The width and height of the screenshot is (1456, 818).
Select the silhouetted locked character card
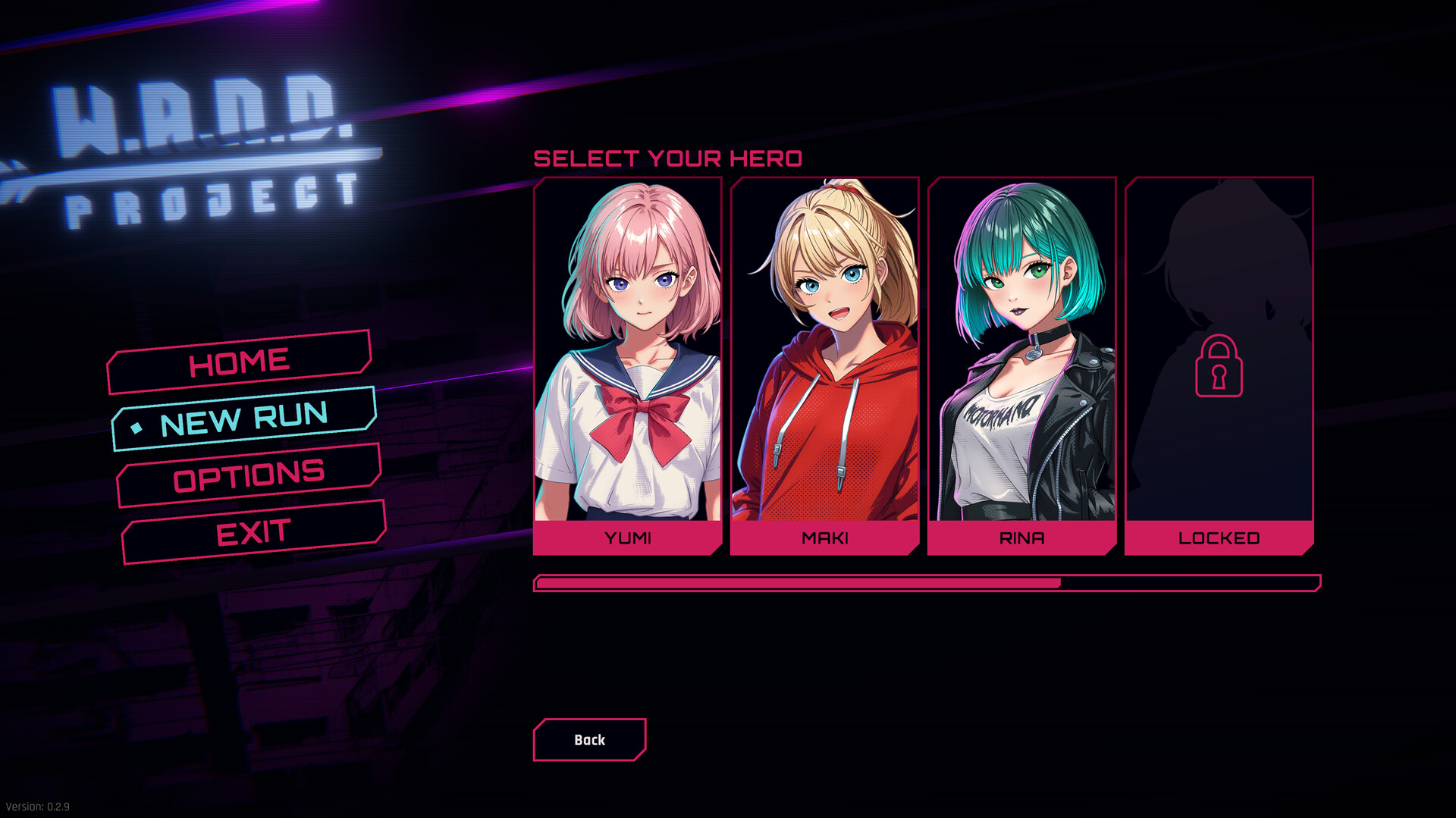[x=1219, y=349]
